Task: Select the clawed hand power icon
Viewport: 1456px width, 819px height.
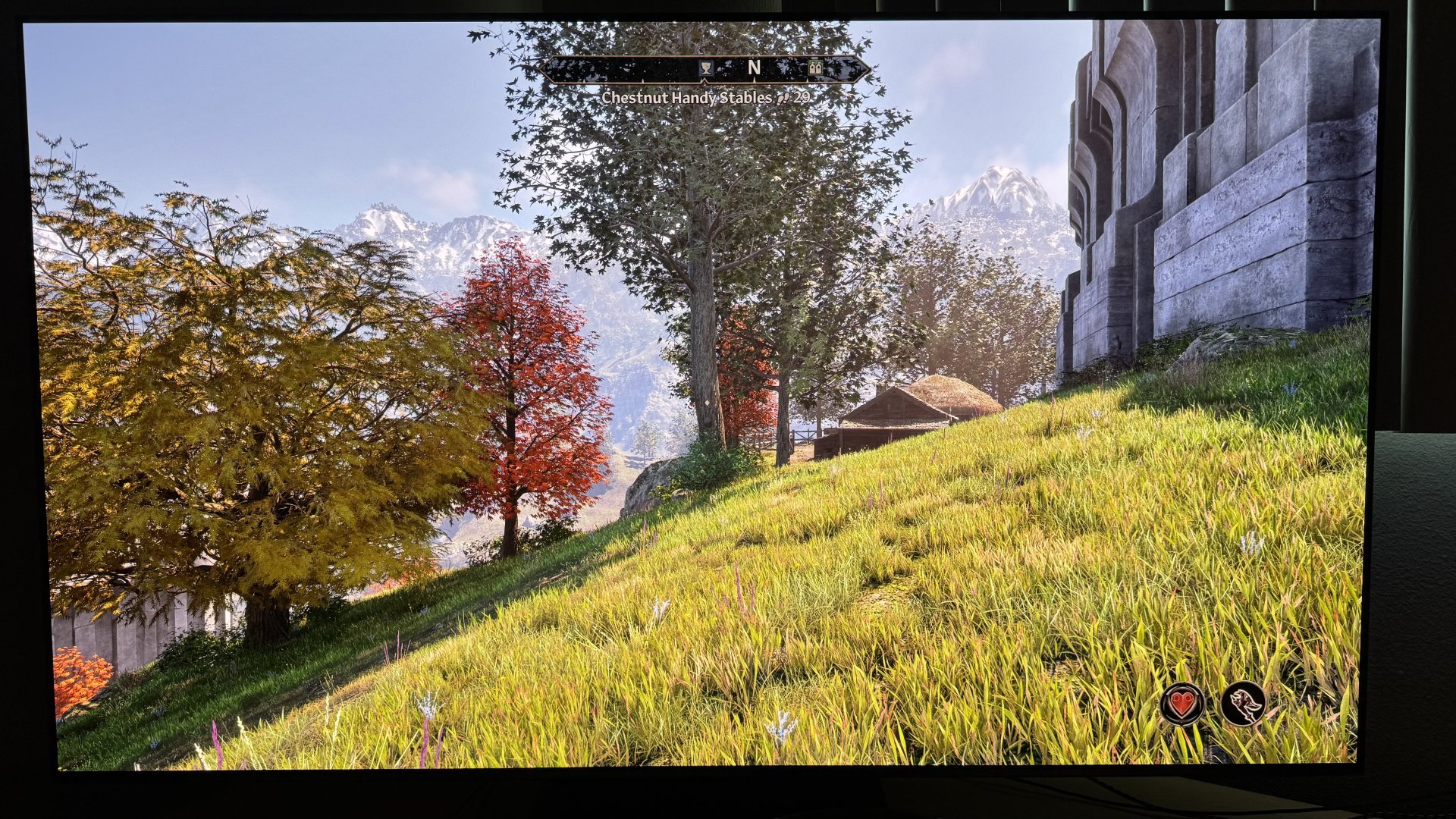Action: coord(1242,703)
